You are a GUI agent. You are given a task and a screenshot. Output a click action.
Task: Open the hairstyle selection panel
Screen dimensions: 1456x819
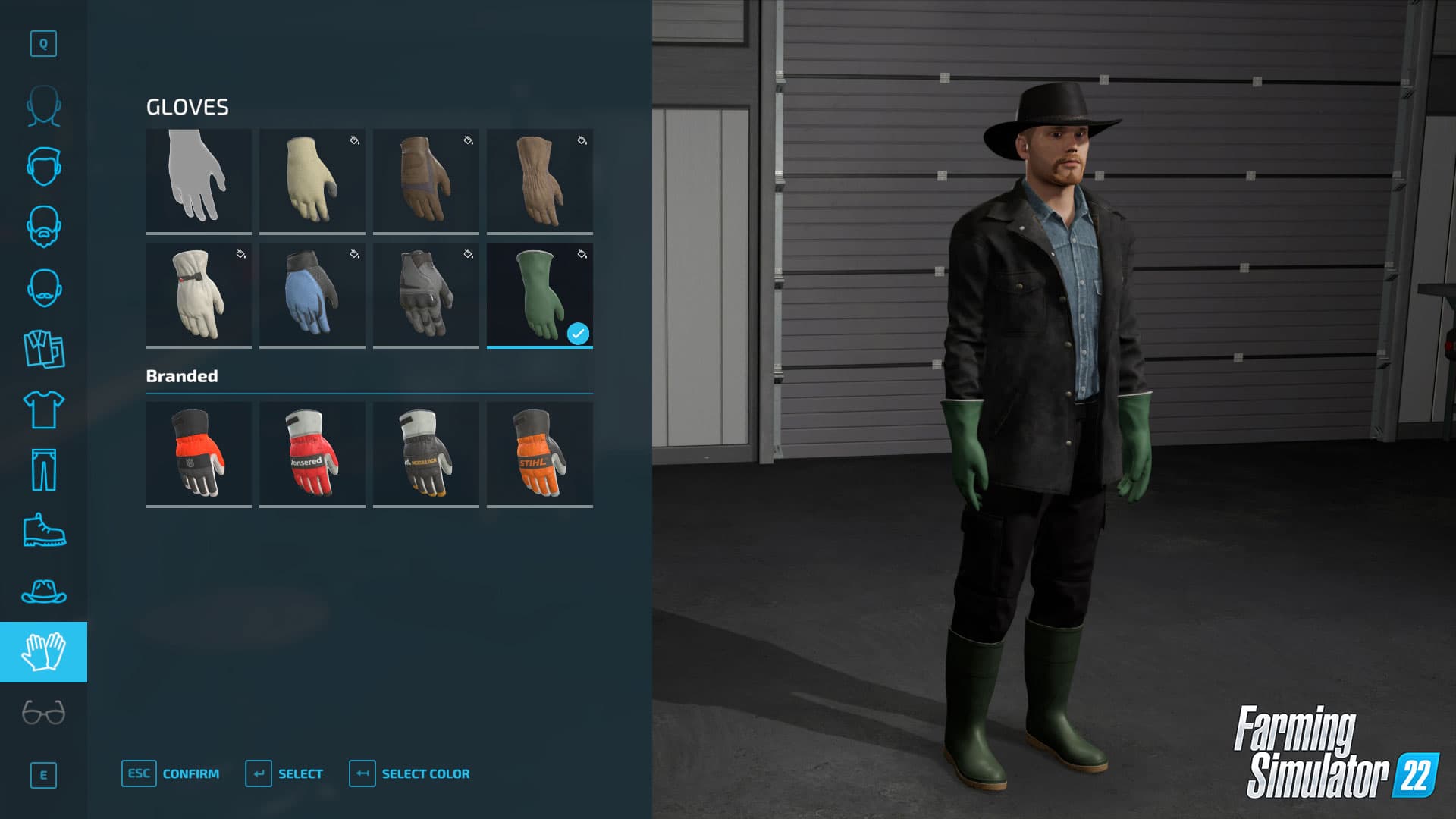coord(44,167)
